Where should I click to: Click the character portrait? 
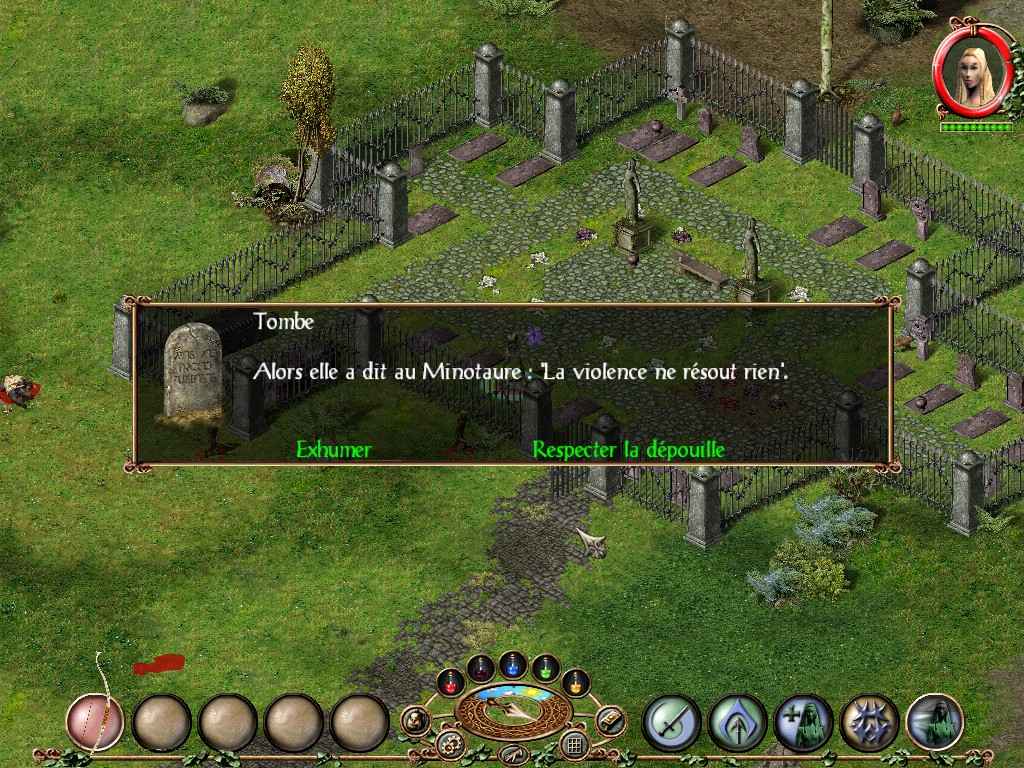(967, 79)
